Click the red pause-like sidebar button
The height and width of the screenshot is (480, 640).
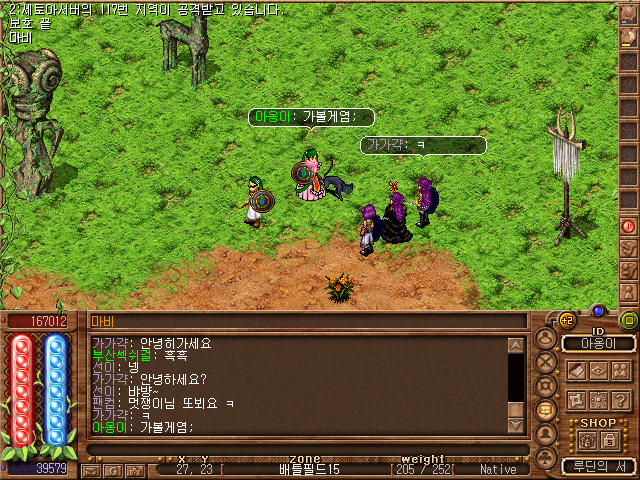tap(629, 226)
